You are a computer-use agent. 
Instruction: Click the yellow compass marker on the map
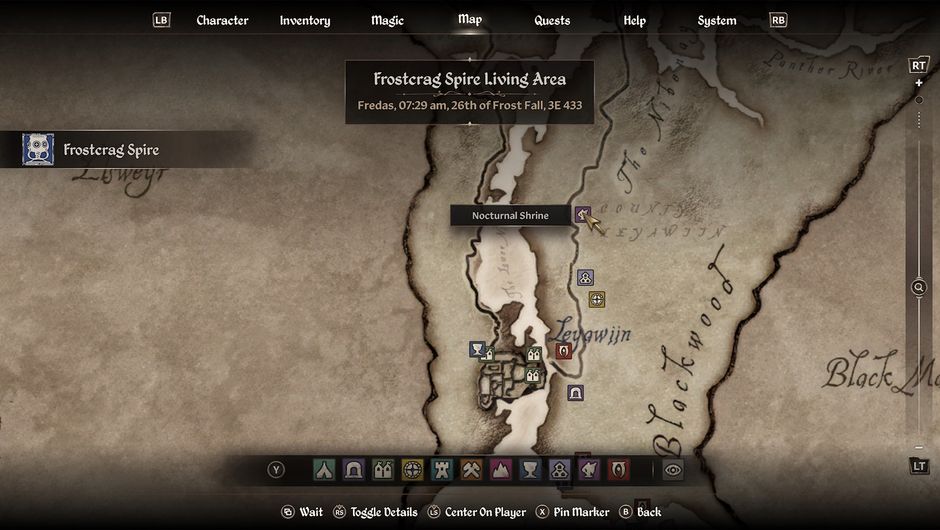point(597,299)
